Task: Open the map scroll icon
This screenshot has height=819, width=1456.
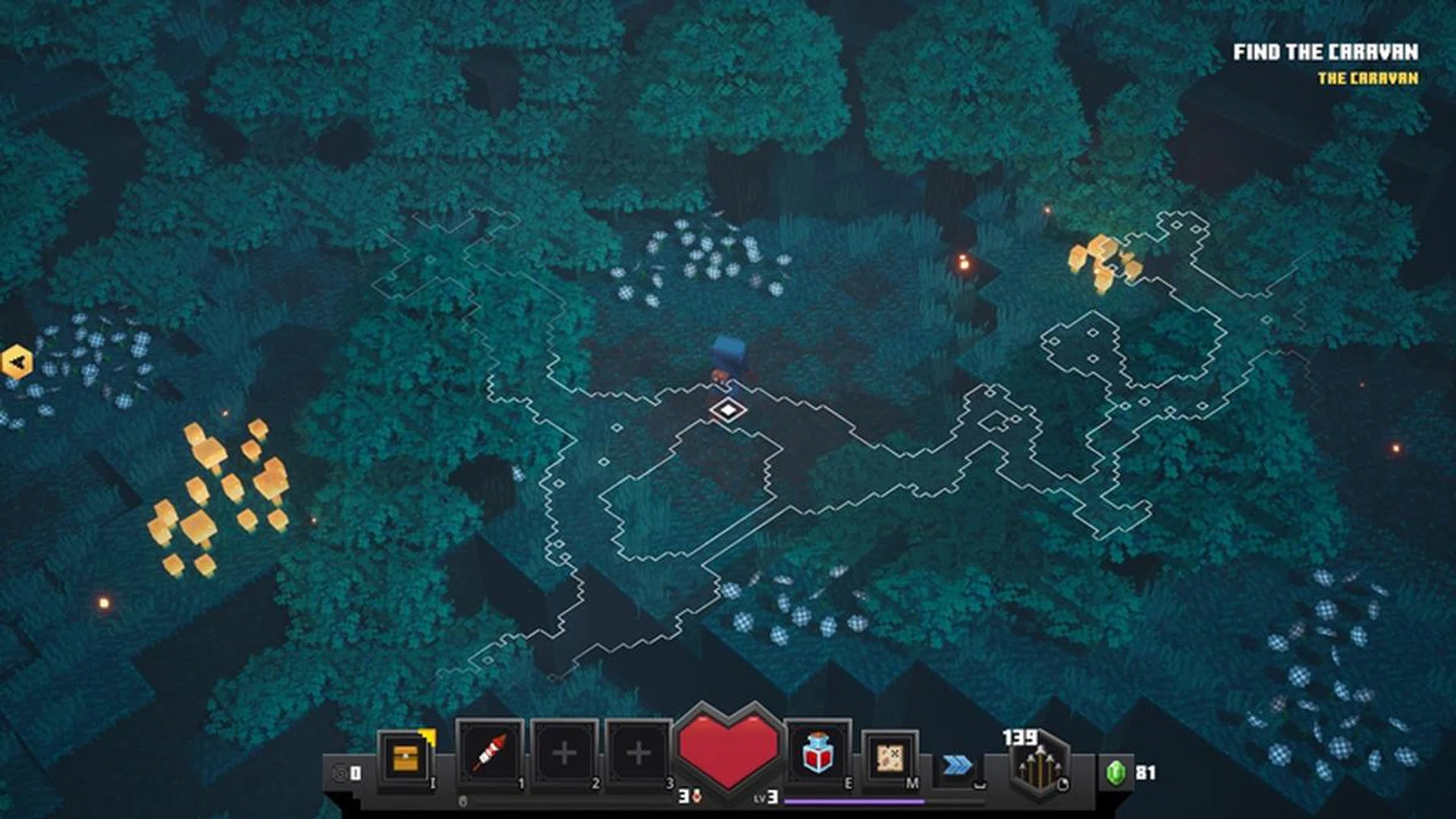Action: click(890, 757)
